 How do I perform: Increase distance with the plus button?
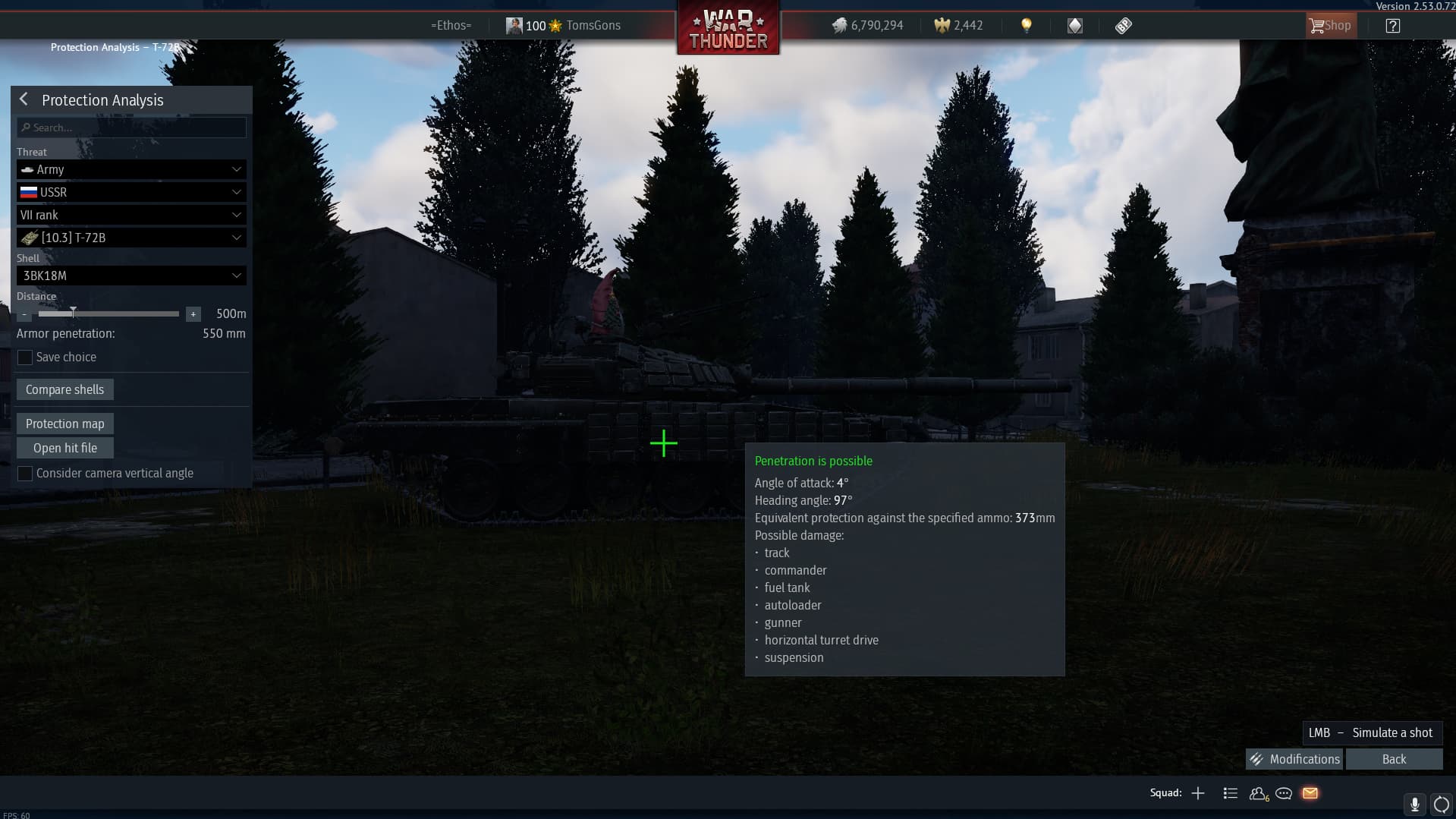pos(193,314)
